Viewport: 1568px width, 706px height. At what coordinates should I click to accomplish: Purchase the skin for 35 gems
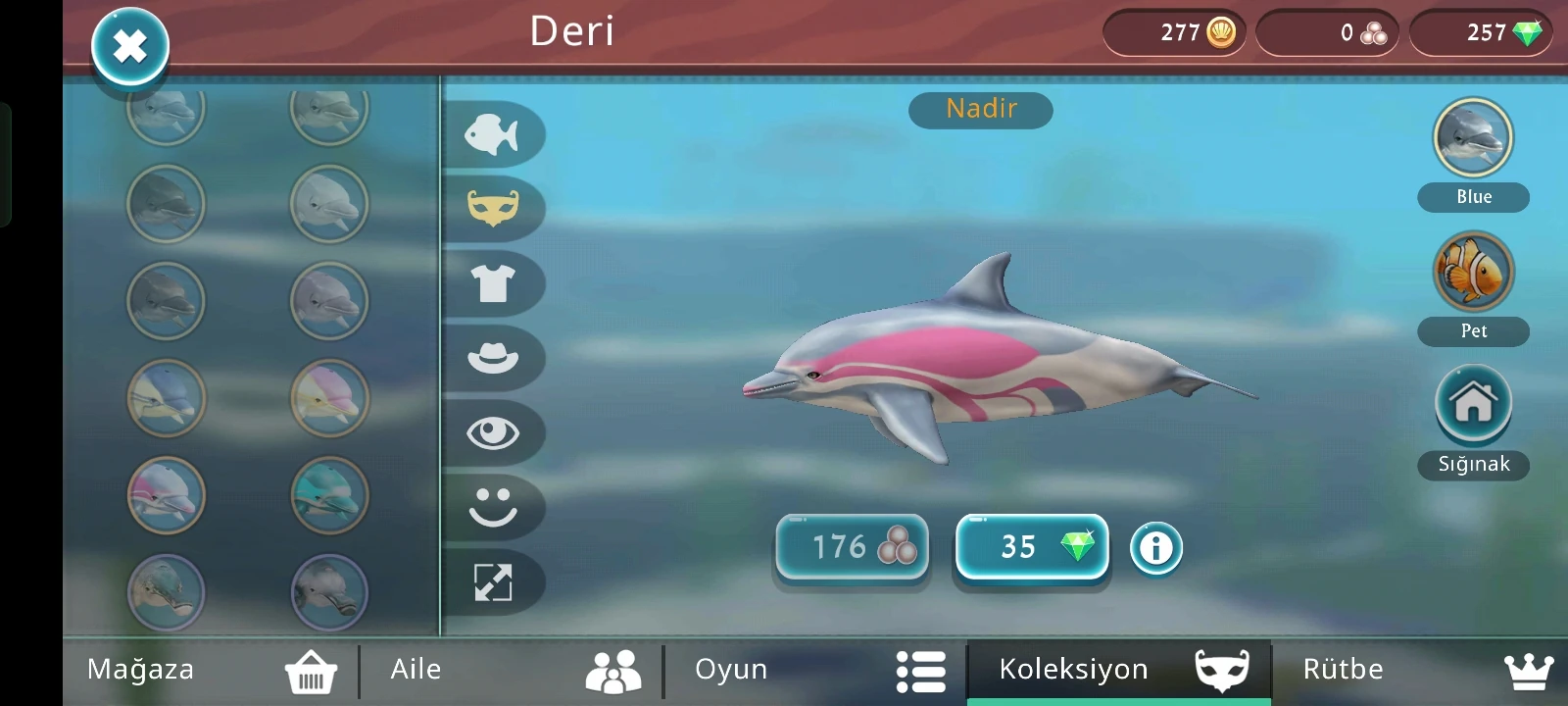click(x=1030, y=547)
